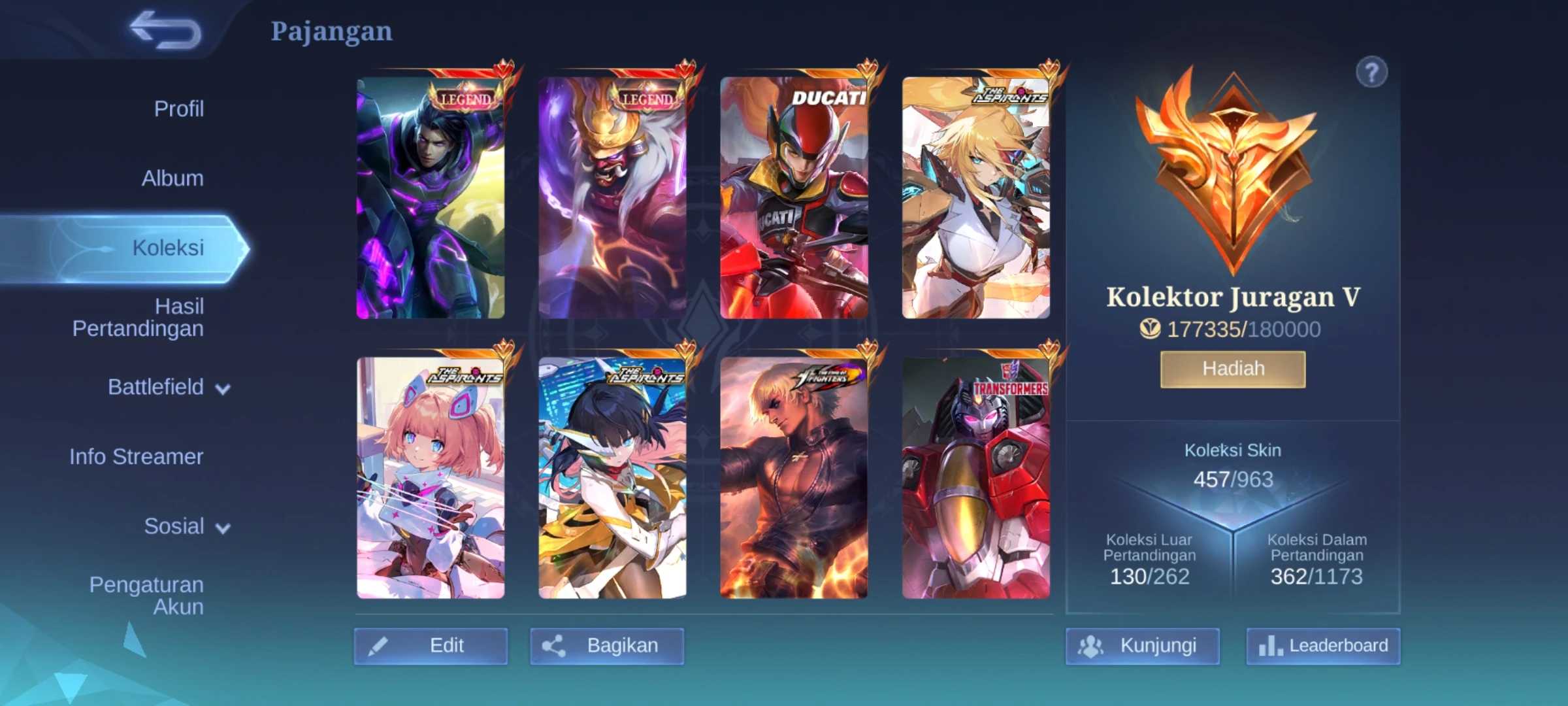
Task: Open Hasil Pertandingan tab
Action: (139, 317)
